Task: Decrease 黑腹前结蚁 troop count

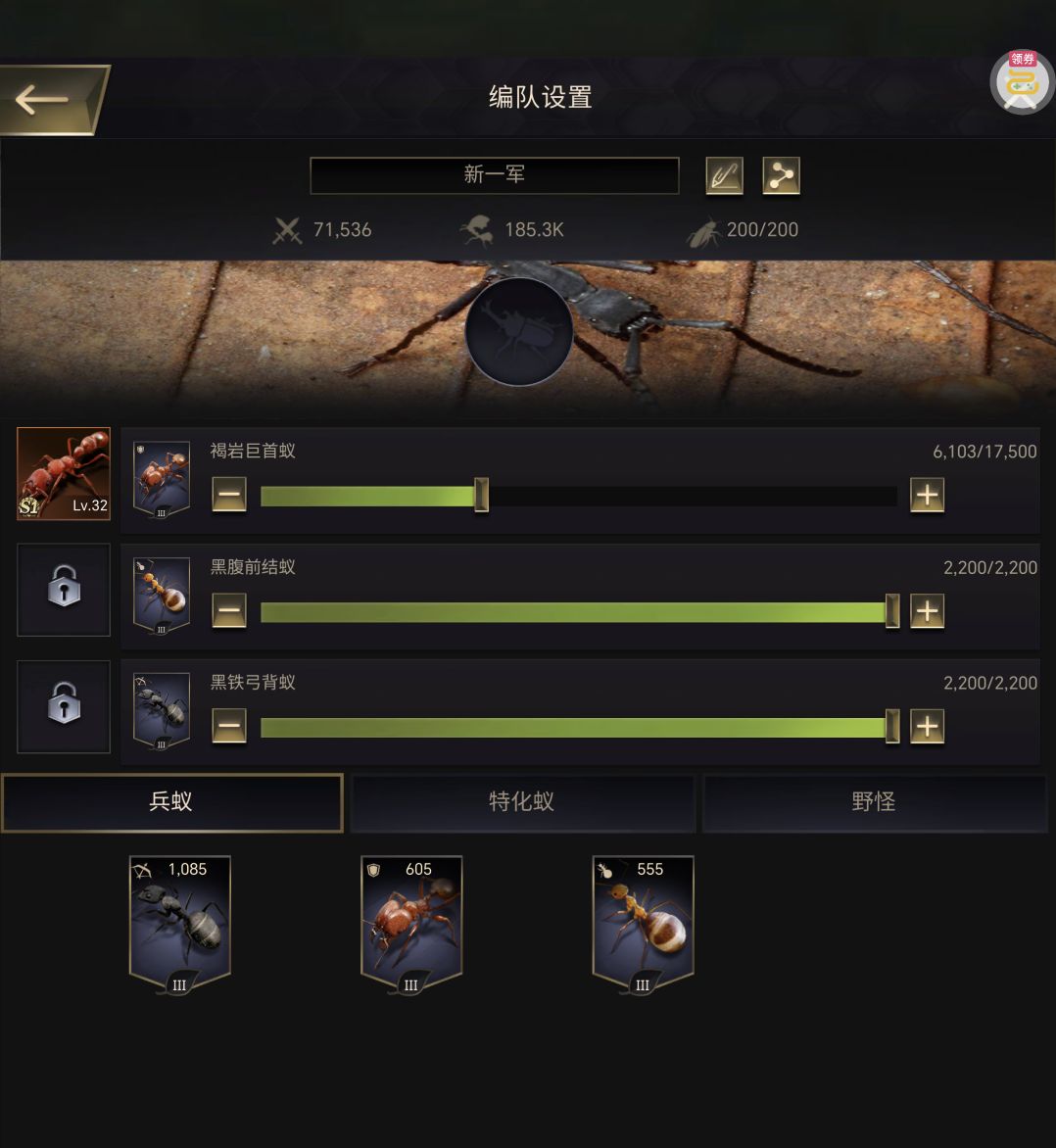Action: click(x=229, y=611)
